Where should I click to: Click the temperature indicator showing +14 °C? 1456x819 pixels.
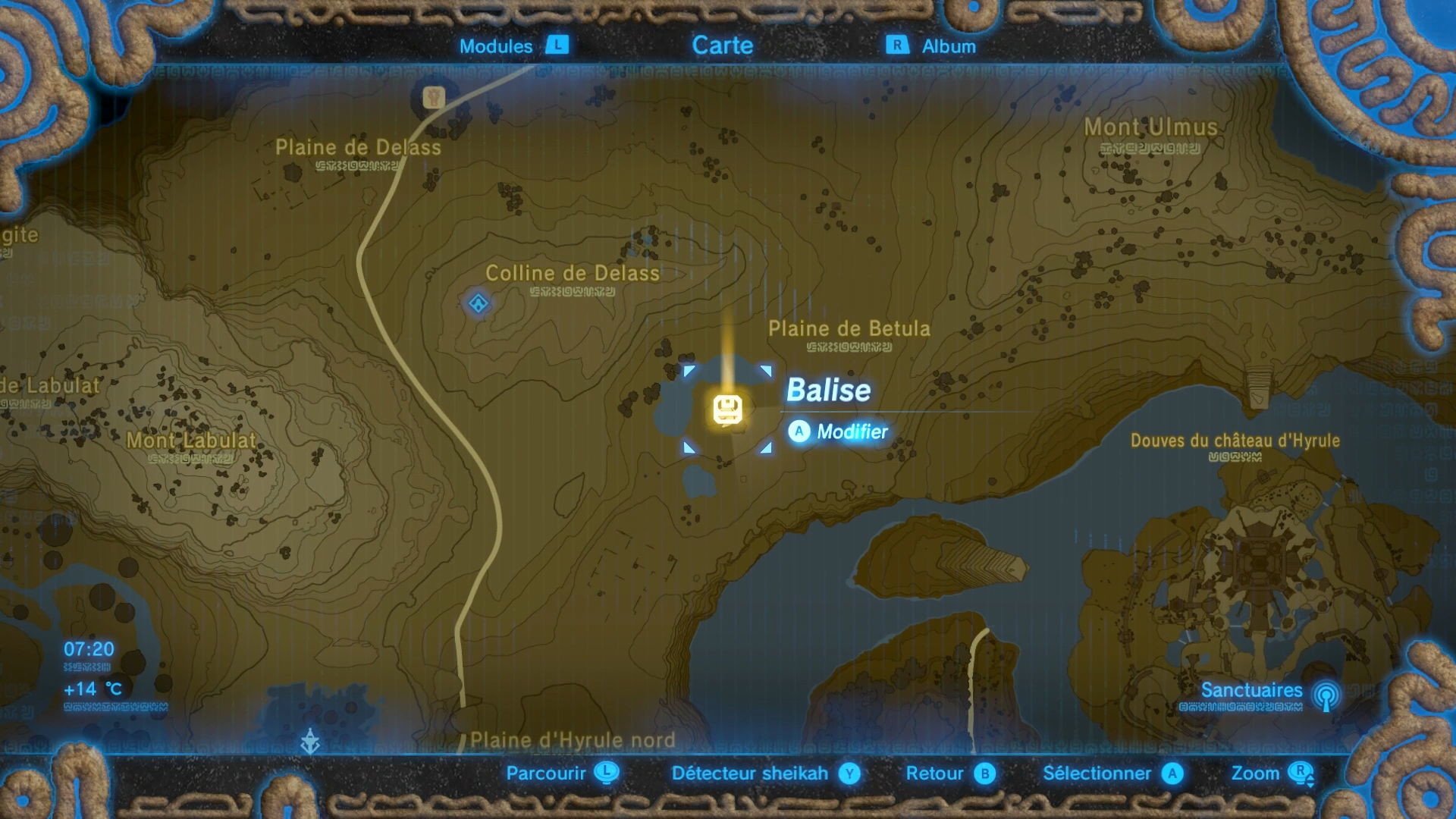click(x=91, y=689)
